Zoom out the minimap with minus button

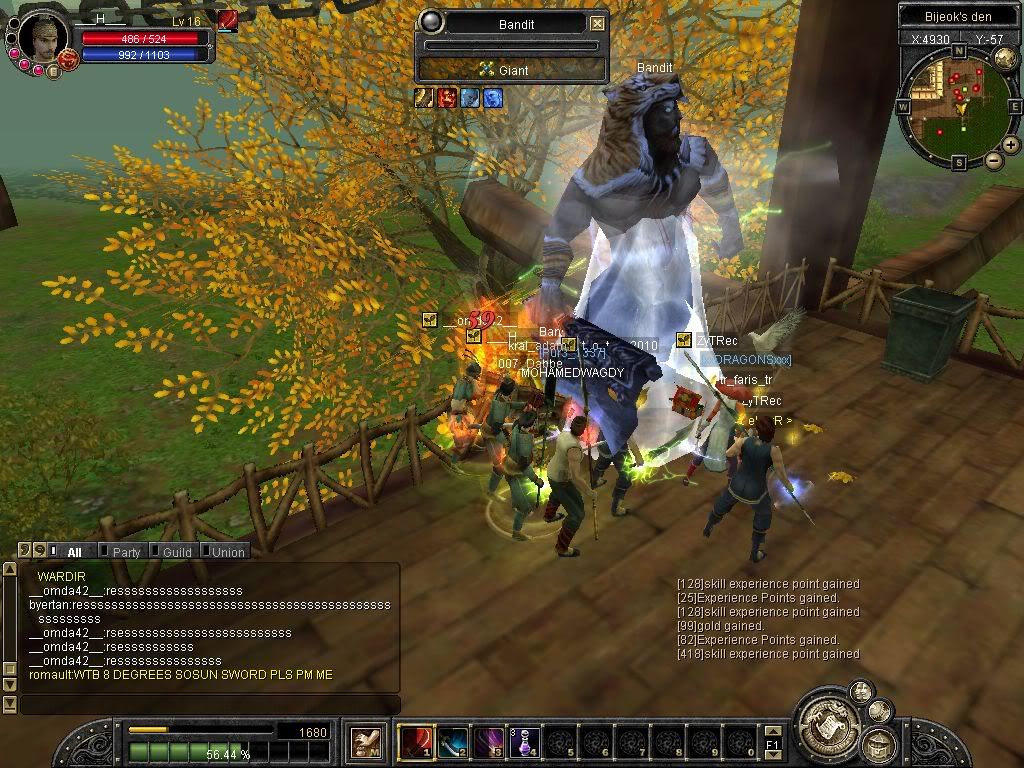[993, 160]
